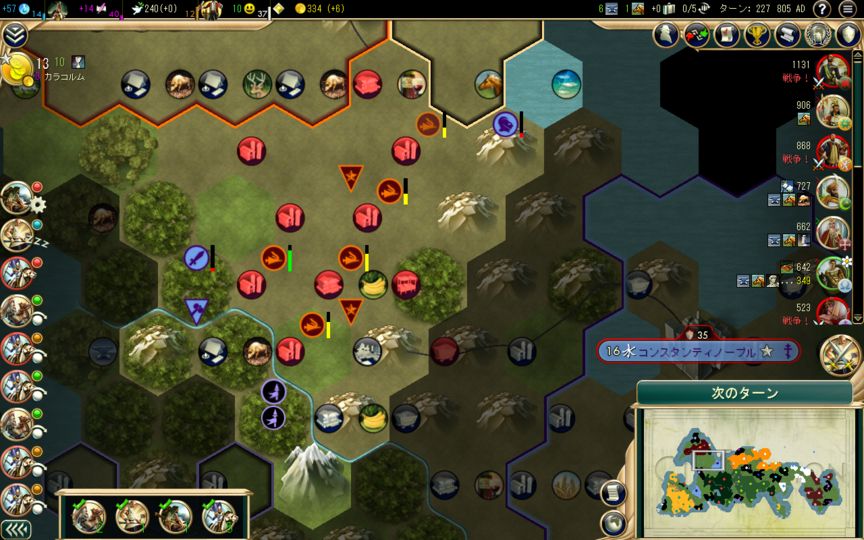Click the 次のターン (Next Turn) button

(x=744, y=394)
